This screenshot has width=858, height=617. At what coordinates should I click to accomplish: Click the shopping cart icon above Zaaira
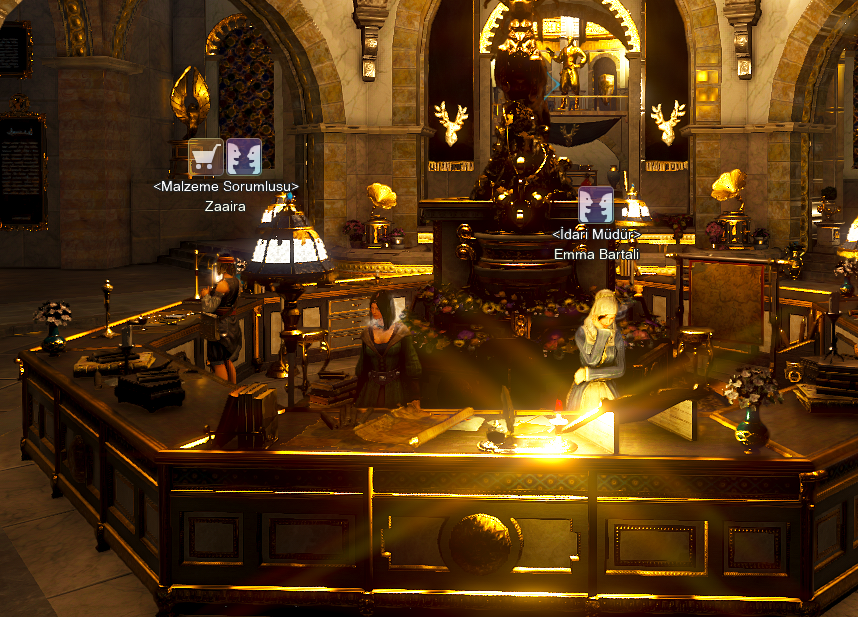(x=206, y=157)
